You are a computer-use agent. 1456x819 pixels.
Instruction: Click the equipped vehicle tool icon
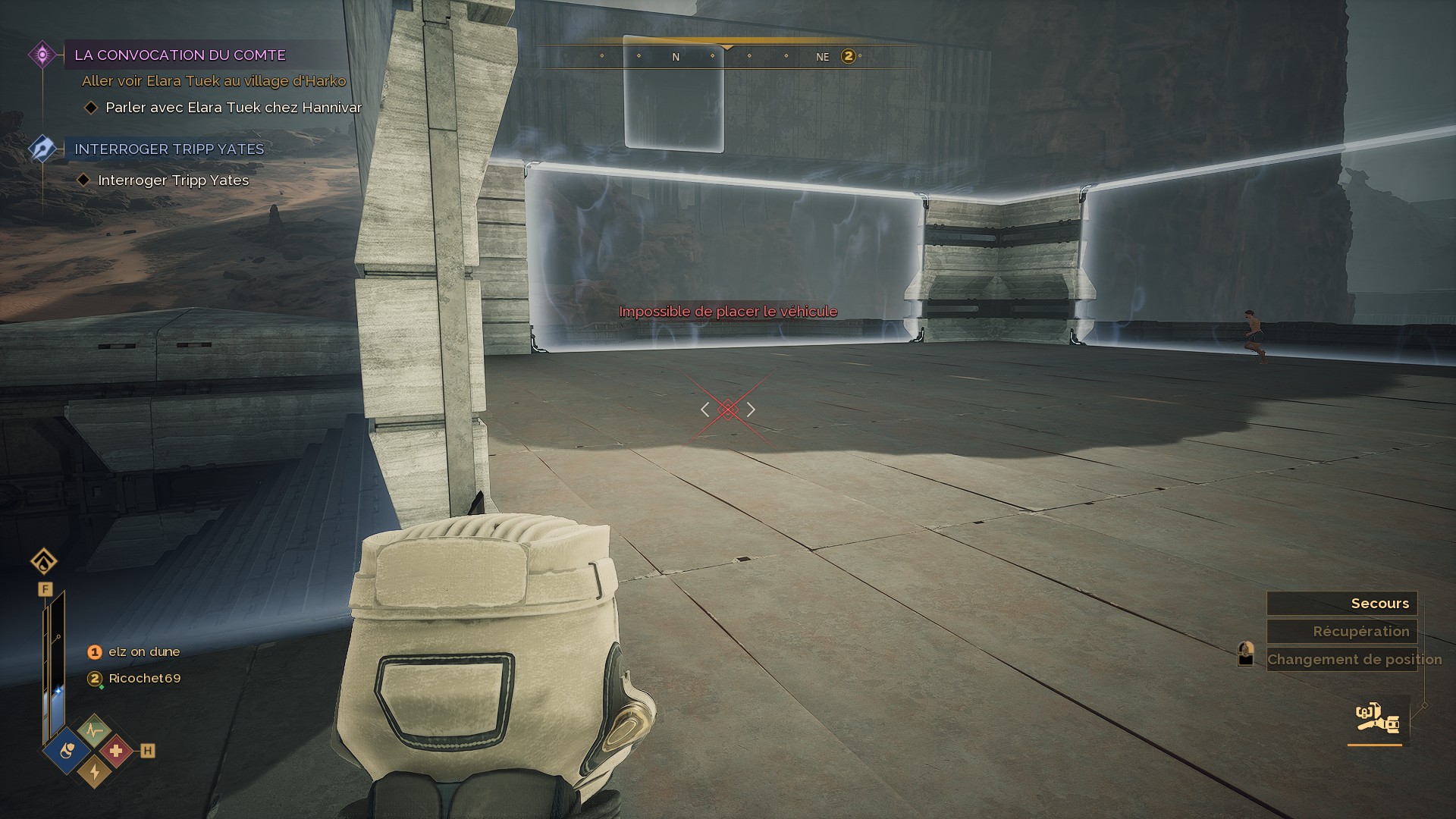[1377, 719]
